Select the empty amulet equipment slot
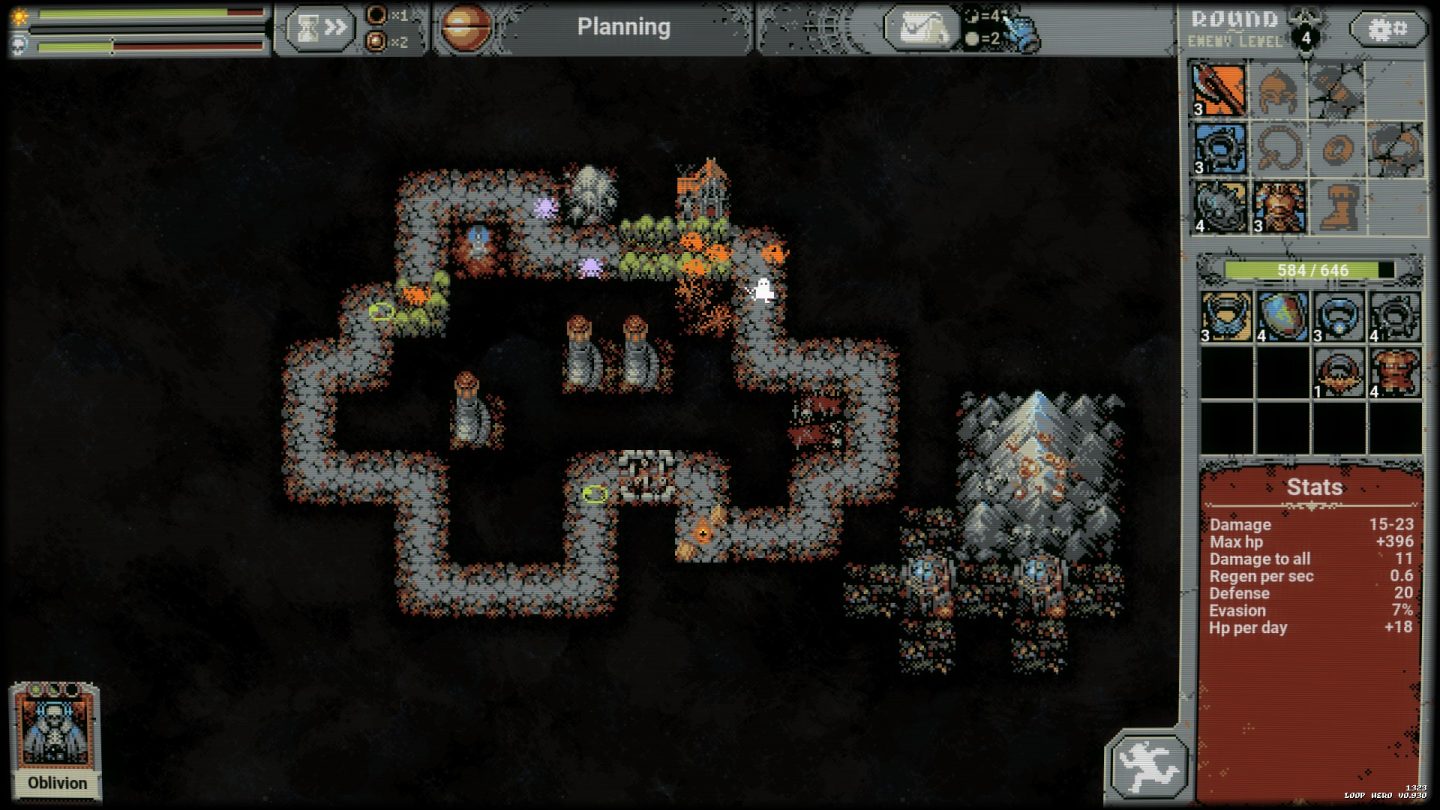Image resolution: width=1440 pixels, height=810 pixels. [x=1277, y=149]
